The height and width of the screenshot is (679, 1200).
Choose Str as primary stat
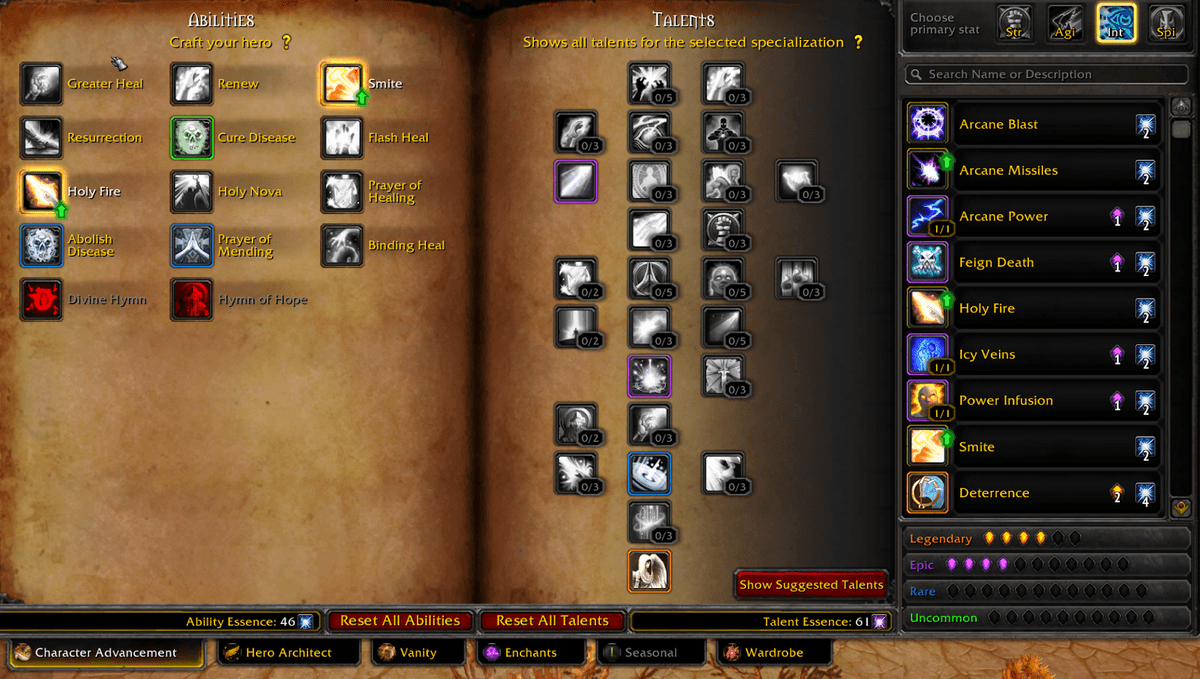pos(1016,24)
